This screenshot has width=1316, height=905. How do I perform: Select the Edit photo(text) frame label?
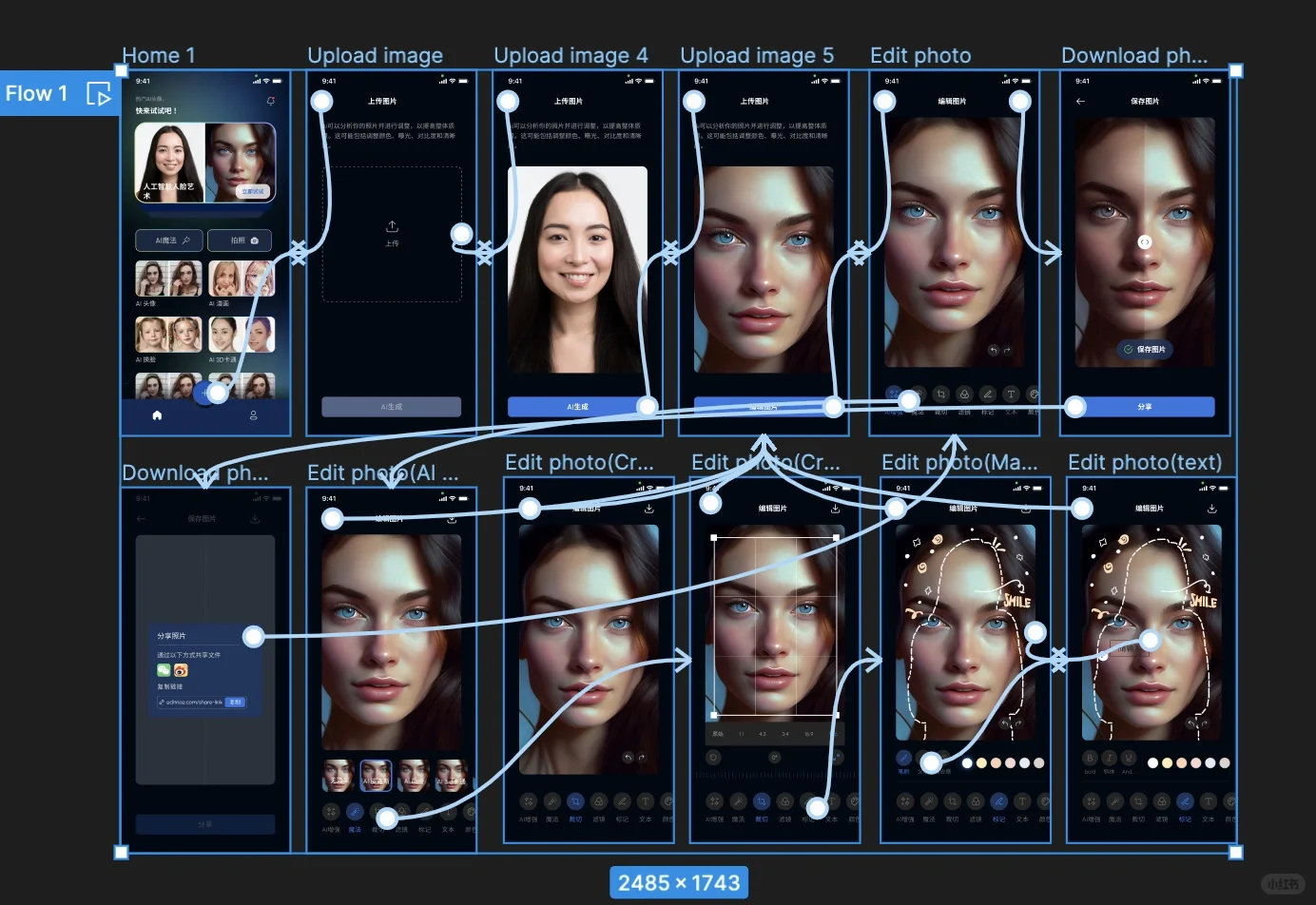[1145, 462]
